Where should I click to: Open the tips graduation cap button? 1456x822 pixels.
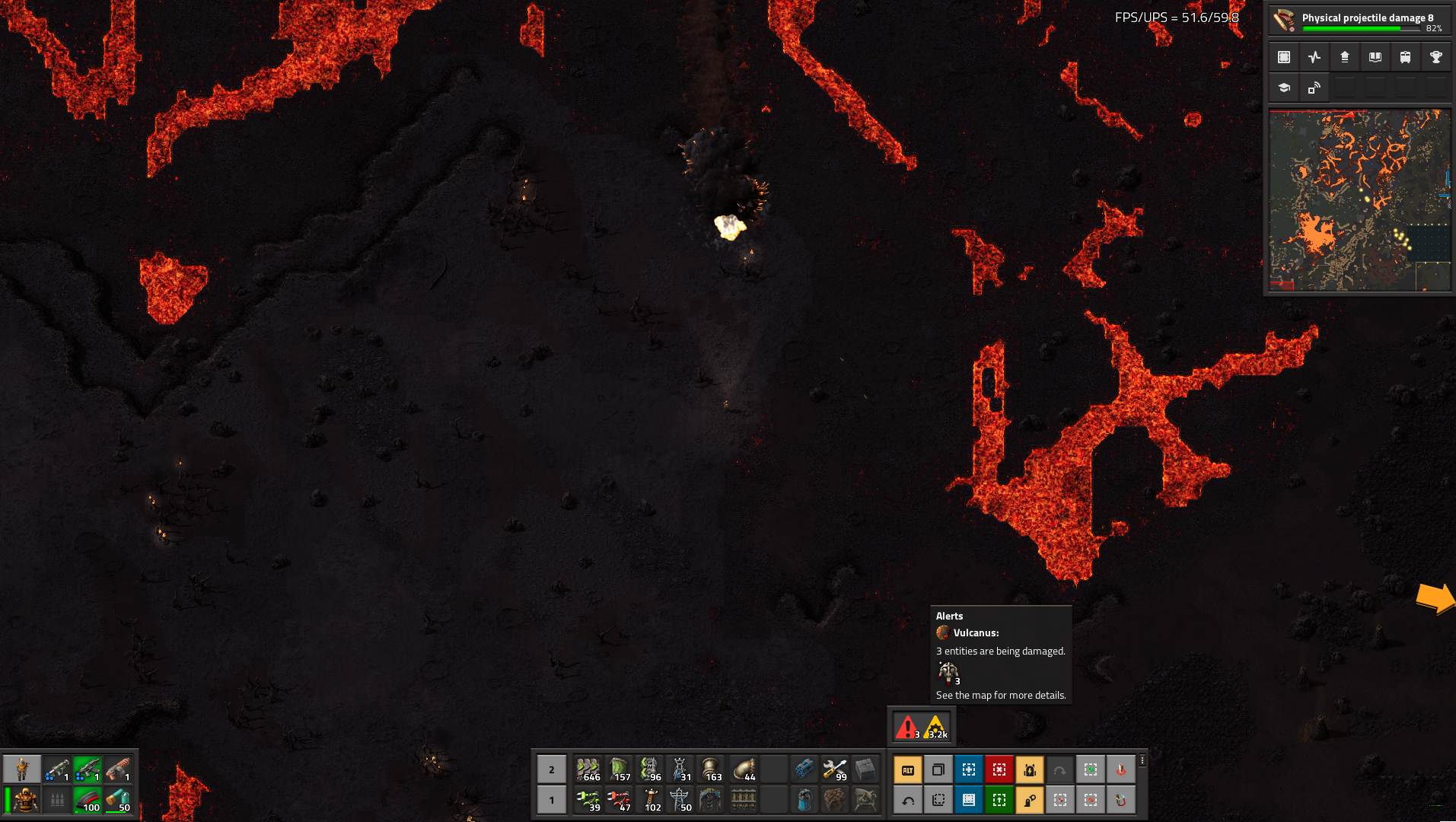[x=1284, y=88]
